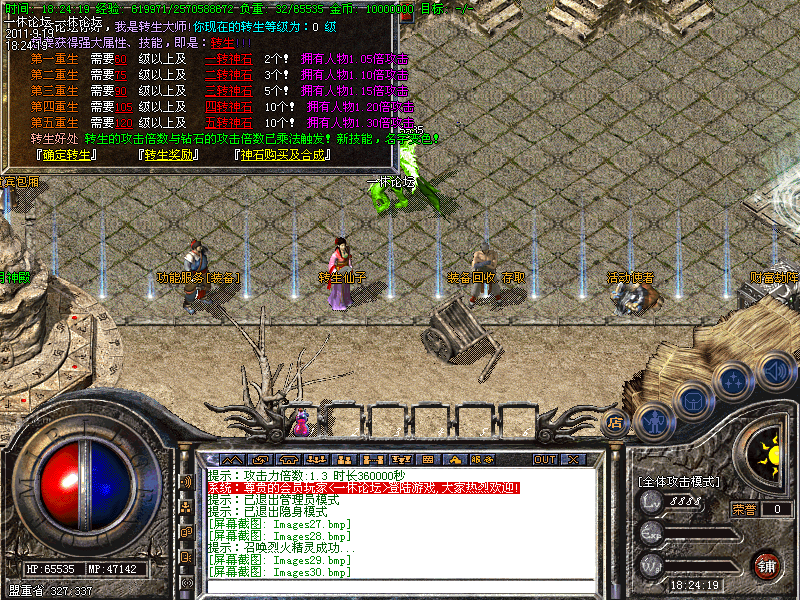The height and width of the screenshot is (600, 800).
Task: Toggle the 全体攻击模式 attack mode label
Action: [x=679, y=481]
